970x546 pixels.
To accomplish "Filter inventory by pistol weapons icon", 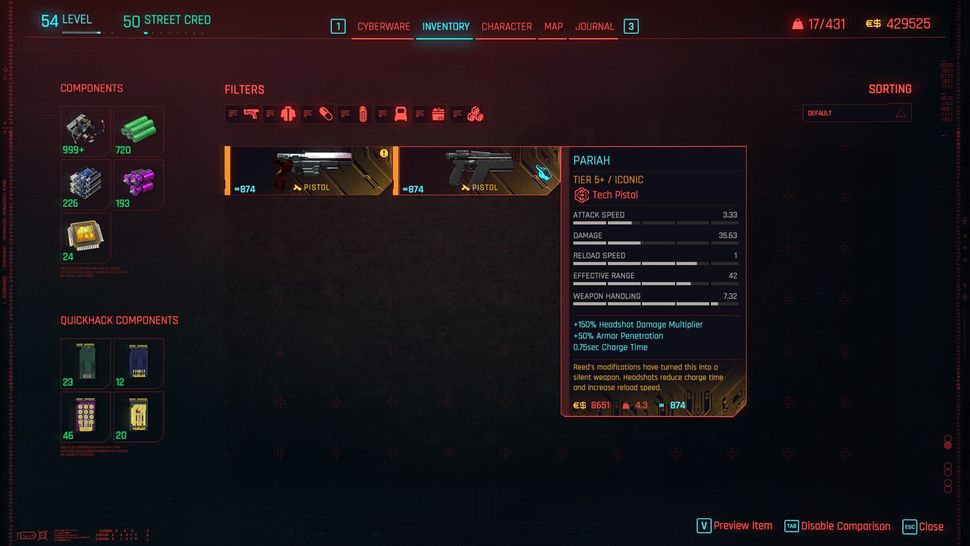I will point(251,114).
